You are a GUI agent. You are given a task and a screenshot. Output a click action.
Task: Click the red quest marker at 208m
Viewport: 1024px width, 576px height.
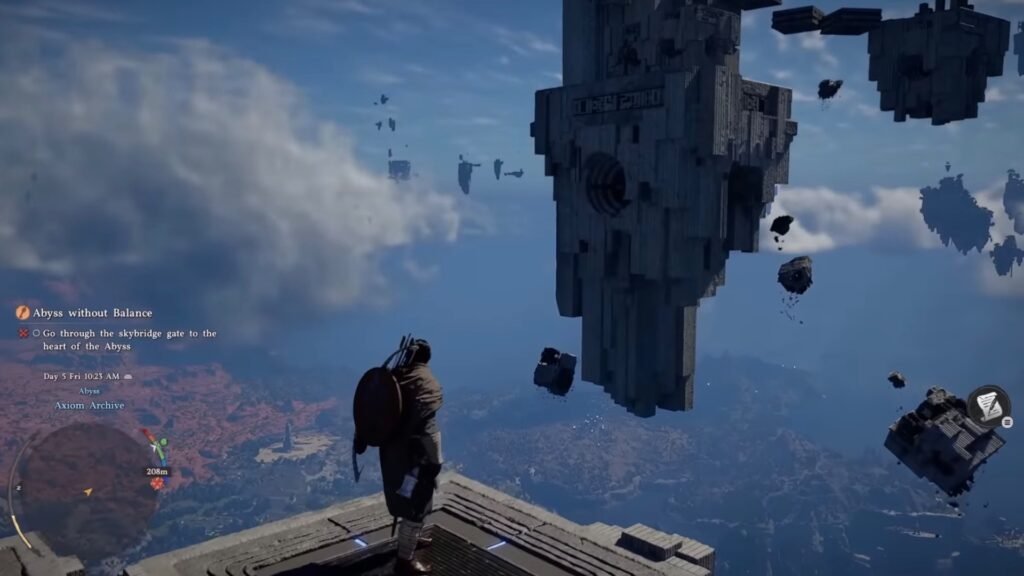[x=157, y=484]
